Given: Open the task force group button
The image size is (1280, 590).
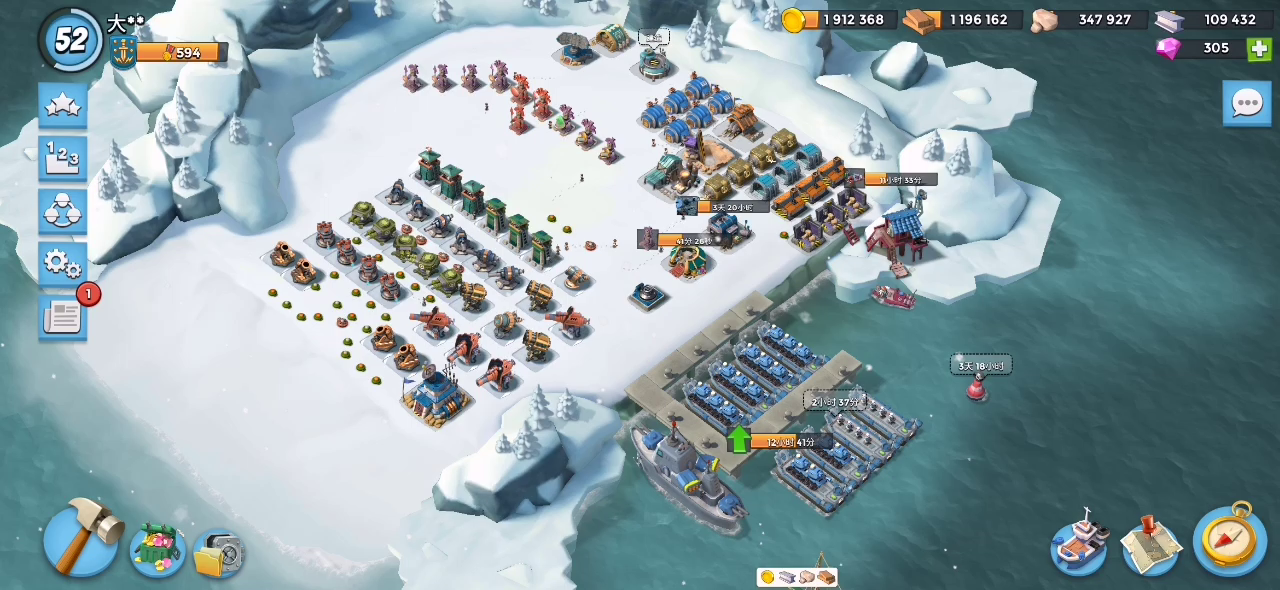Looking at the screenshot, I should [x=63, y=211].
